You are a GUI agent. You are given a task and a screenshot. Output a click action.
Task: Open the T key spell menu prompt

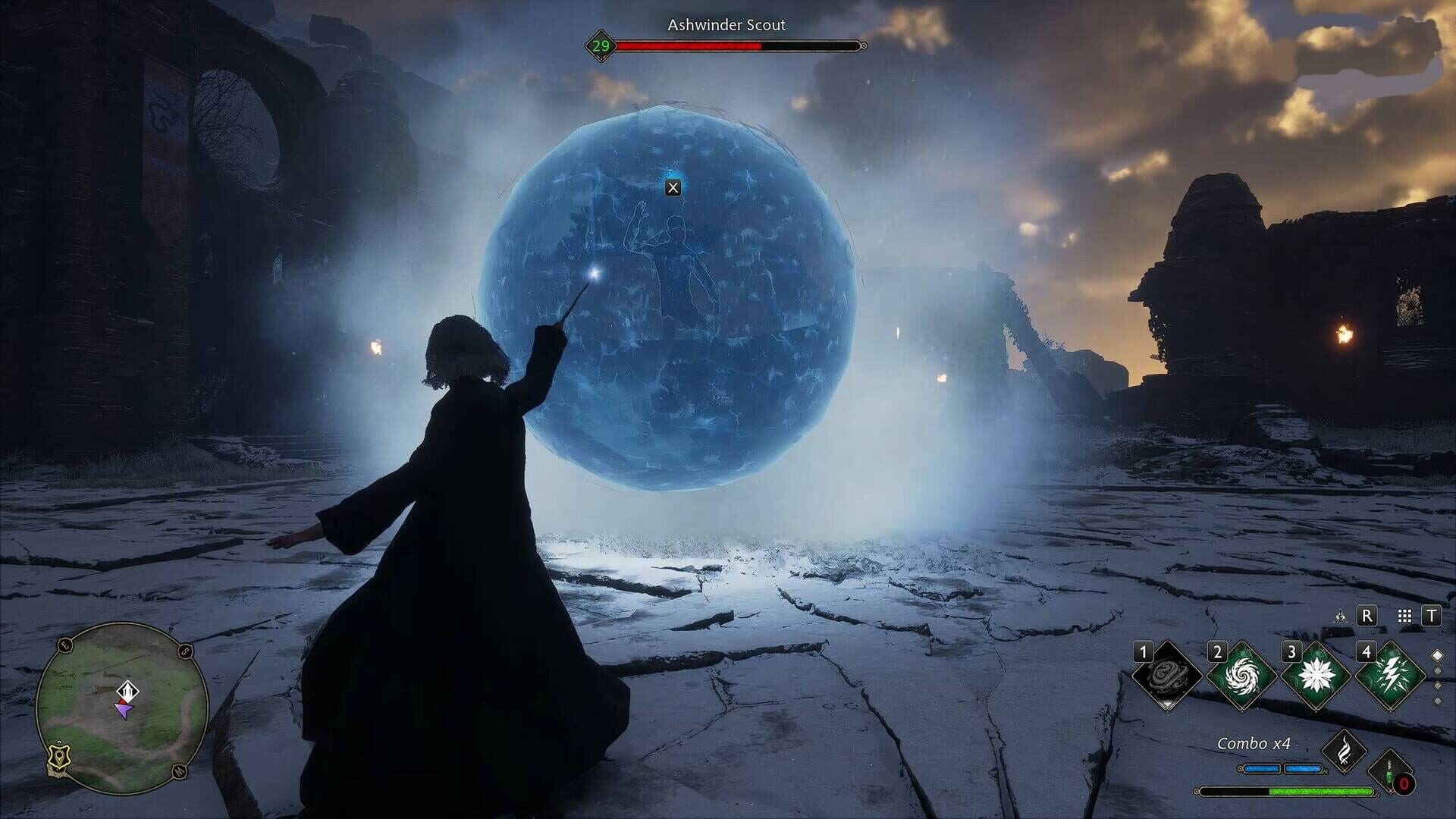click(x=1431, y=616)
